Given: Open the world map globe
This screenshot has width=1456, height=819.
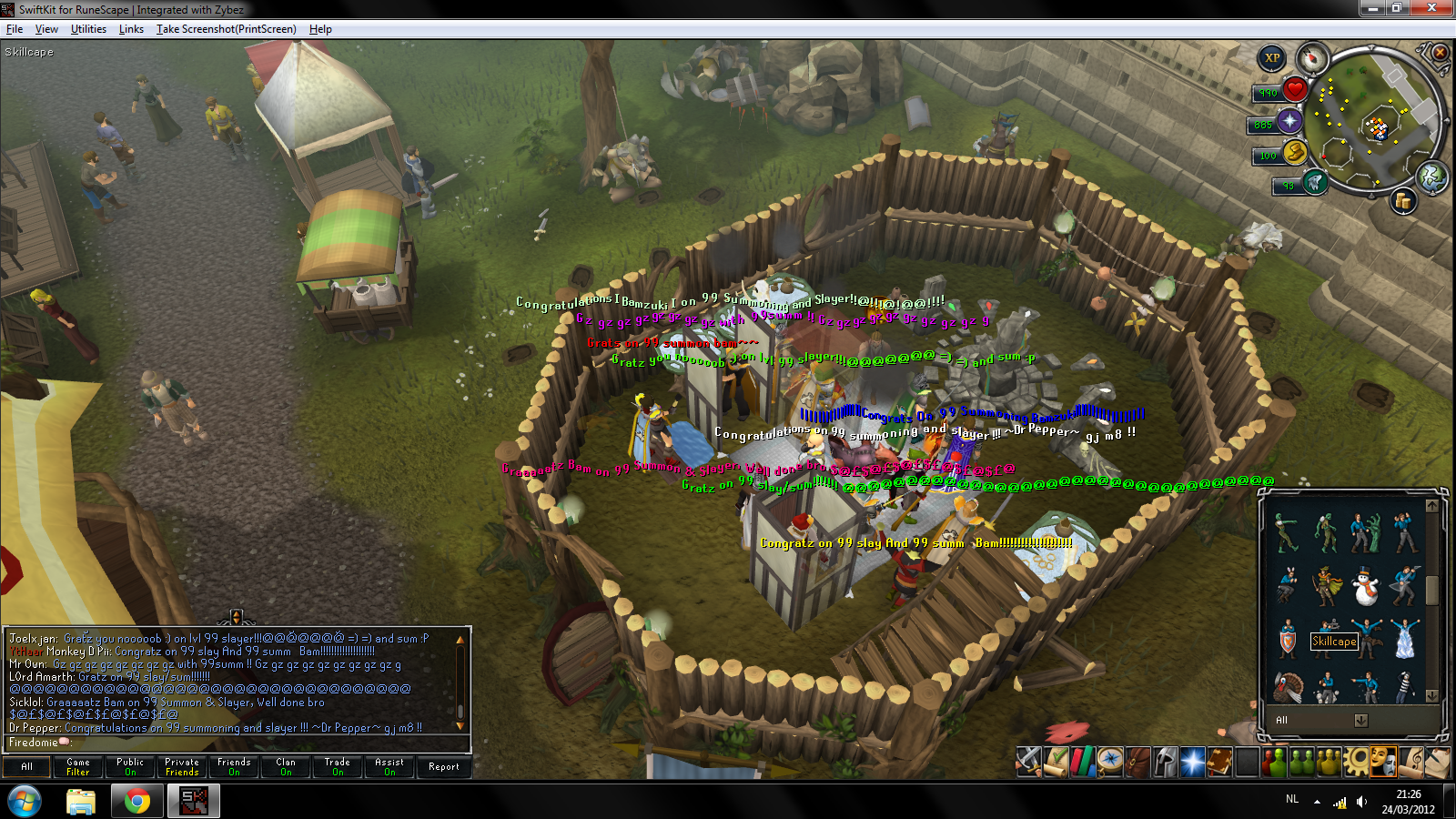Looking at the screenshot, I should (1432, 177).
